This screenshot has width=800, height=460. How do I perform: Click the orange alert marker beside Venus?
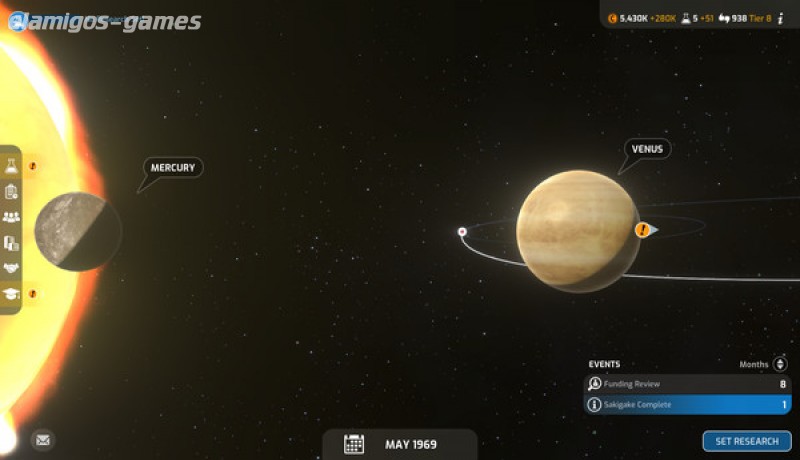(x=643, y=230)
